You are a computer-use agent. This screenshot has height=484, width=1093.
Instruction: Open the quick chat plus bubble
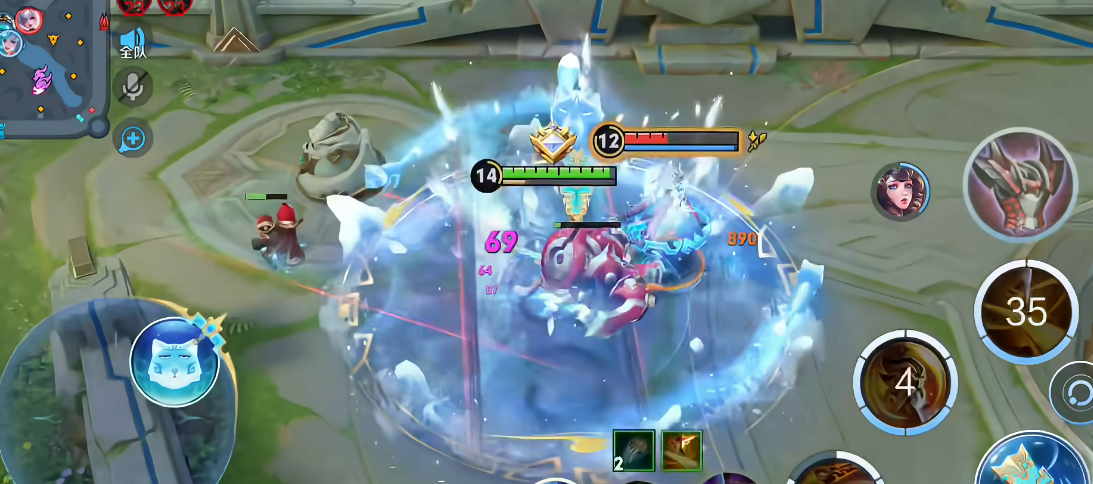coord(132,138)
